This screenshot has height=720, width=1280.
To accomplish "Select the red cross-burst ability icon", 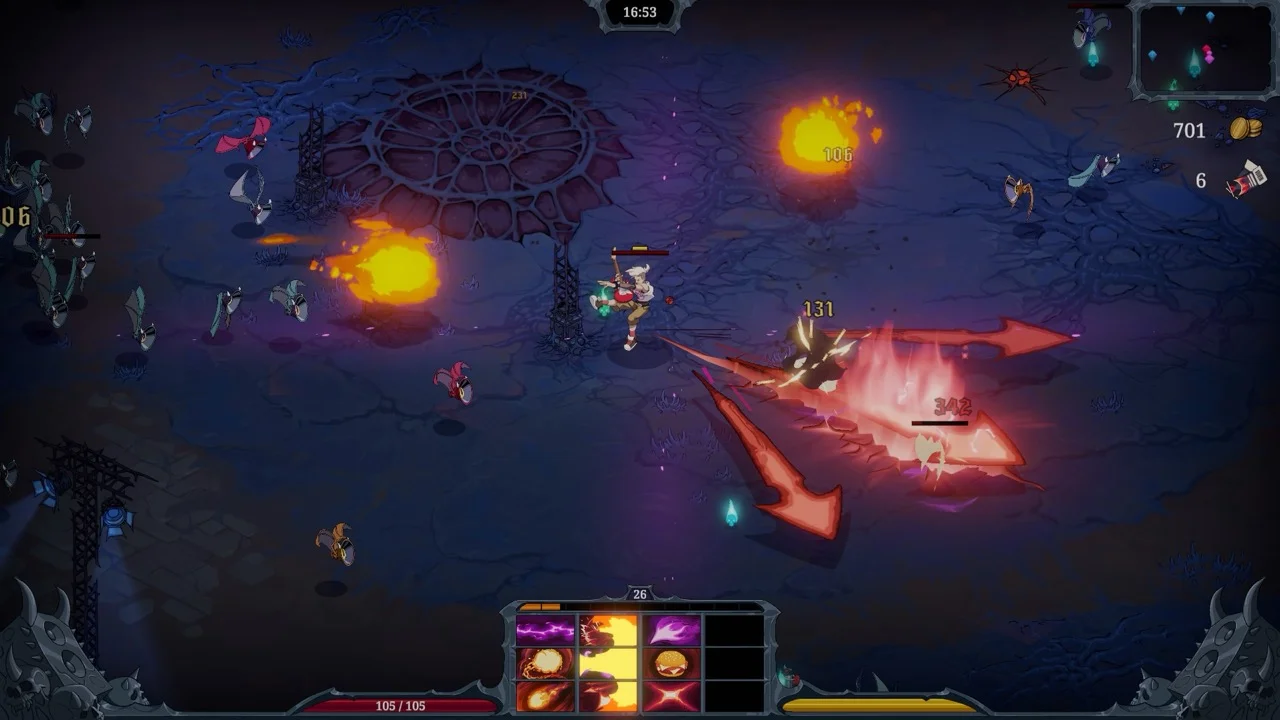I will pos(672,695).
